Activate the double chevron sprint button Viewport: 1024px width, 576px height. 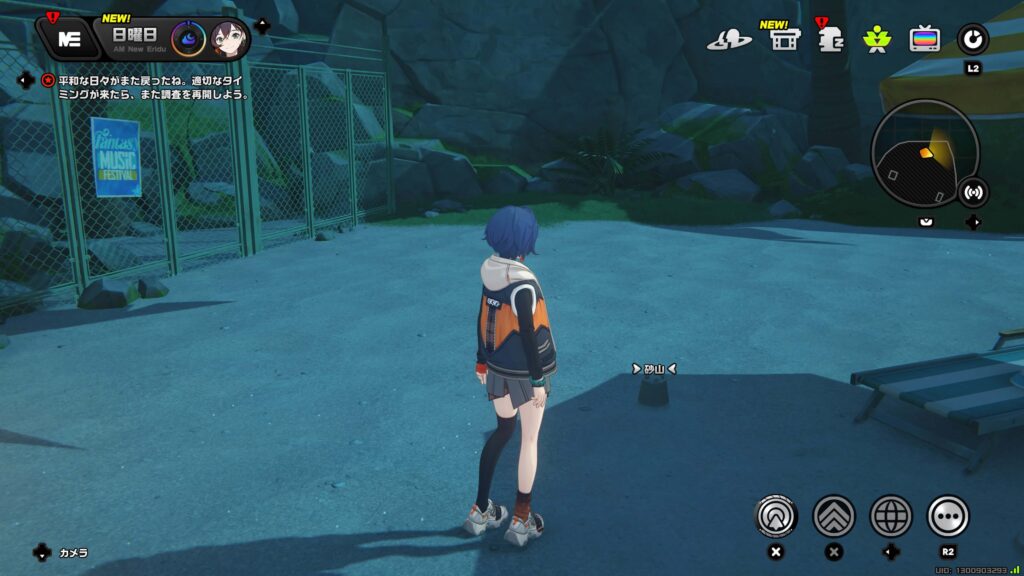click(x=834, y=516)
